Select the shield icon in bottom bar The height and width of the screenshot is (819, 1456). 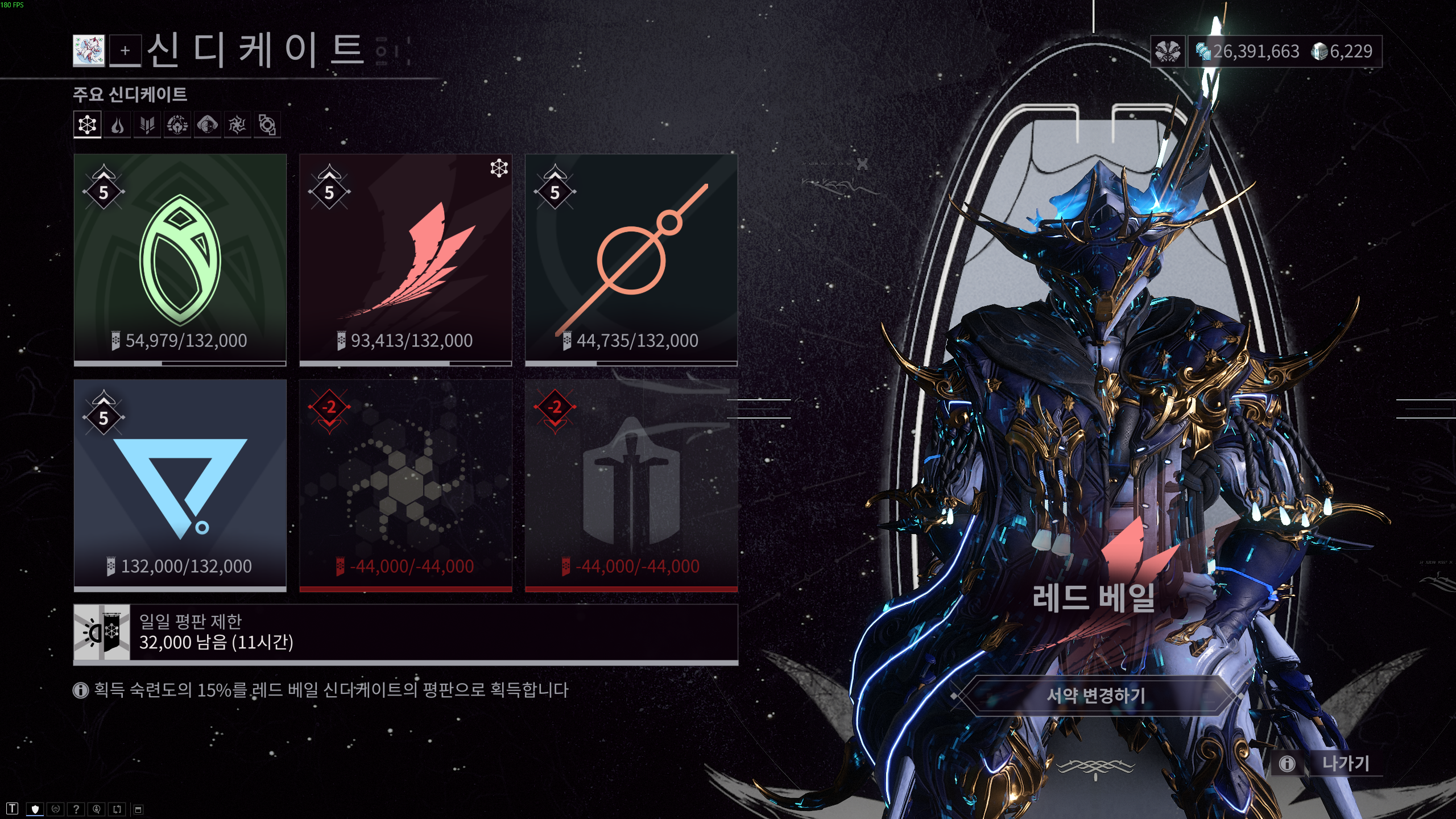35,809
